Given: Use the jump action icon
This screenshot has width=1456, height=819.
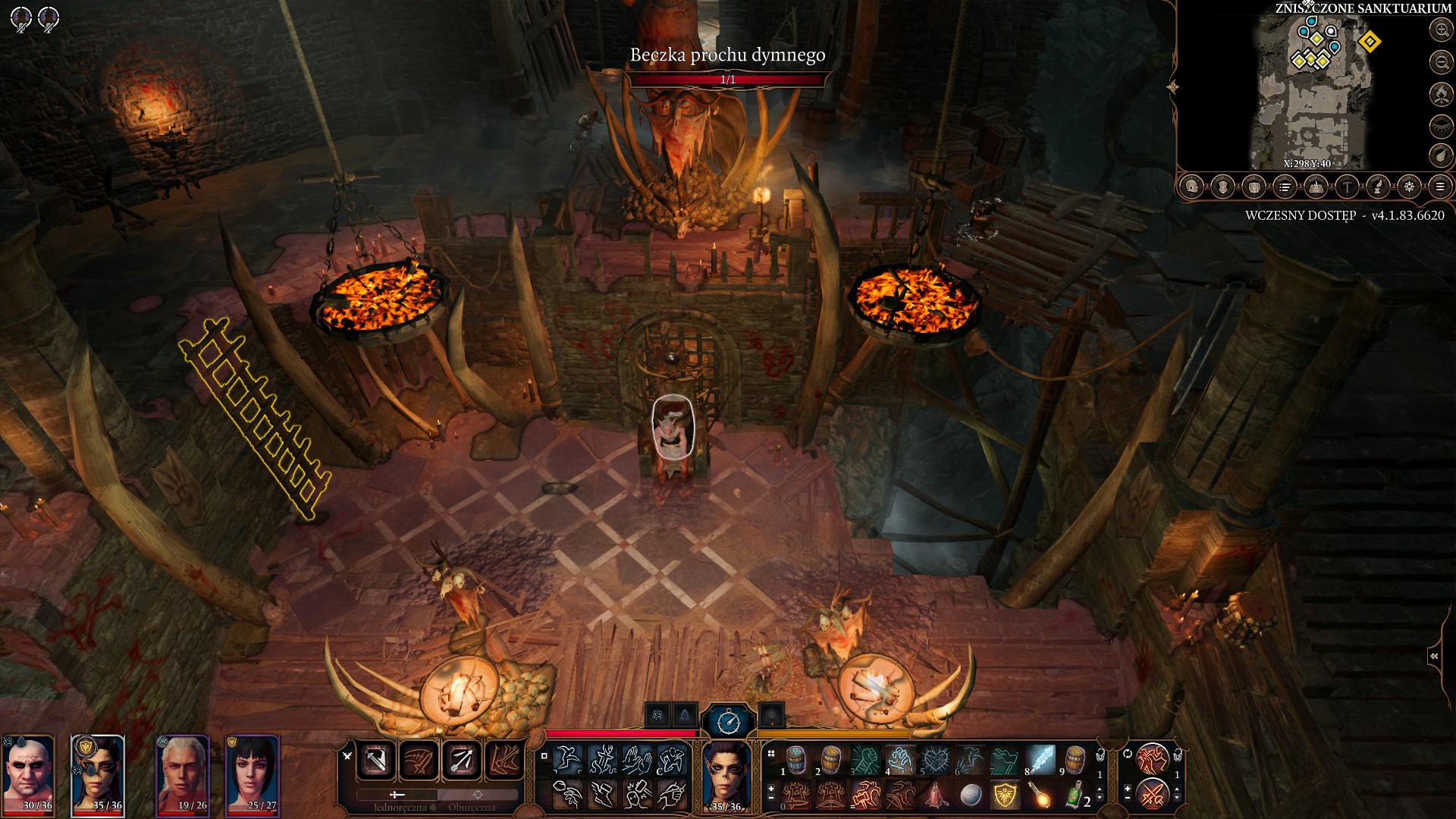Looking at the screenshot, I should 568,759.
